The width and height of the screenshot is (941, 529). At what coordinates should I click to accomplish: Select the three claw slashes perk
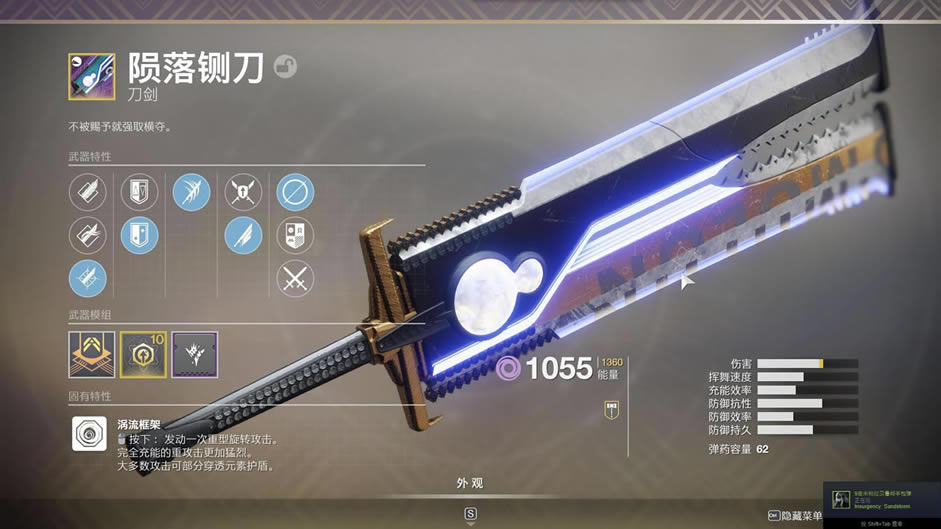click(191, 192)
